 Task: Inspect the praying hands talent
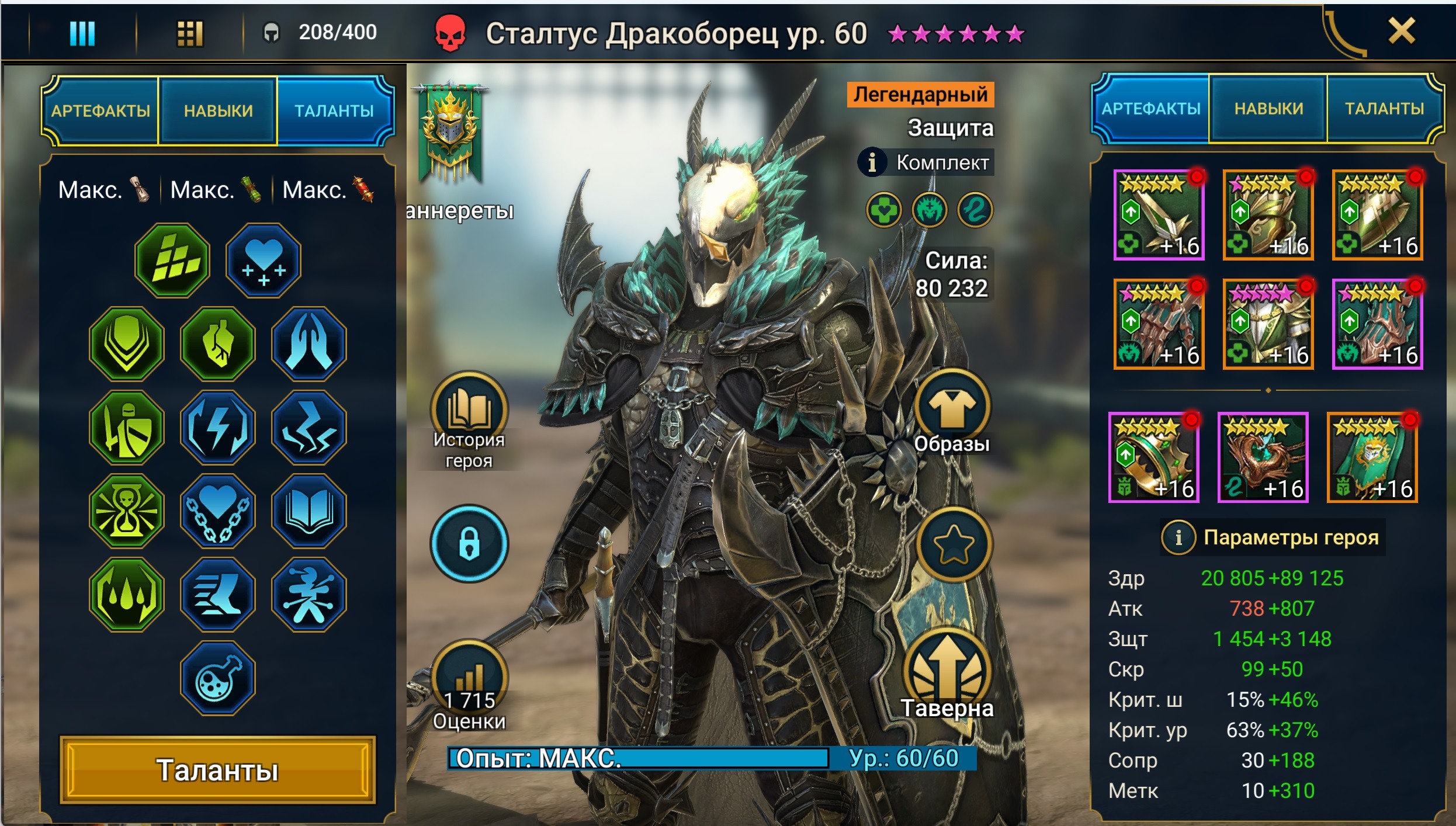pyautogui.click(x=309, y=343)
